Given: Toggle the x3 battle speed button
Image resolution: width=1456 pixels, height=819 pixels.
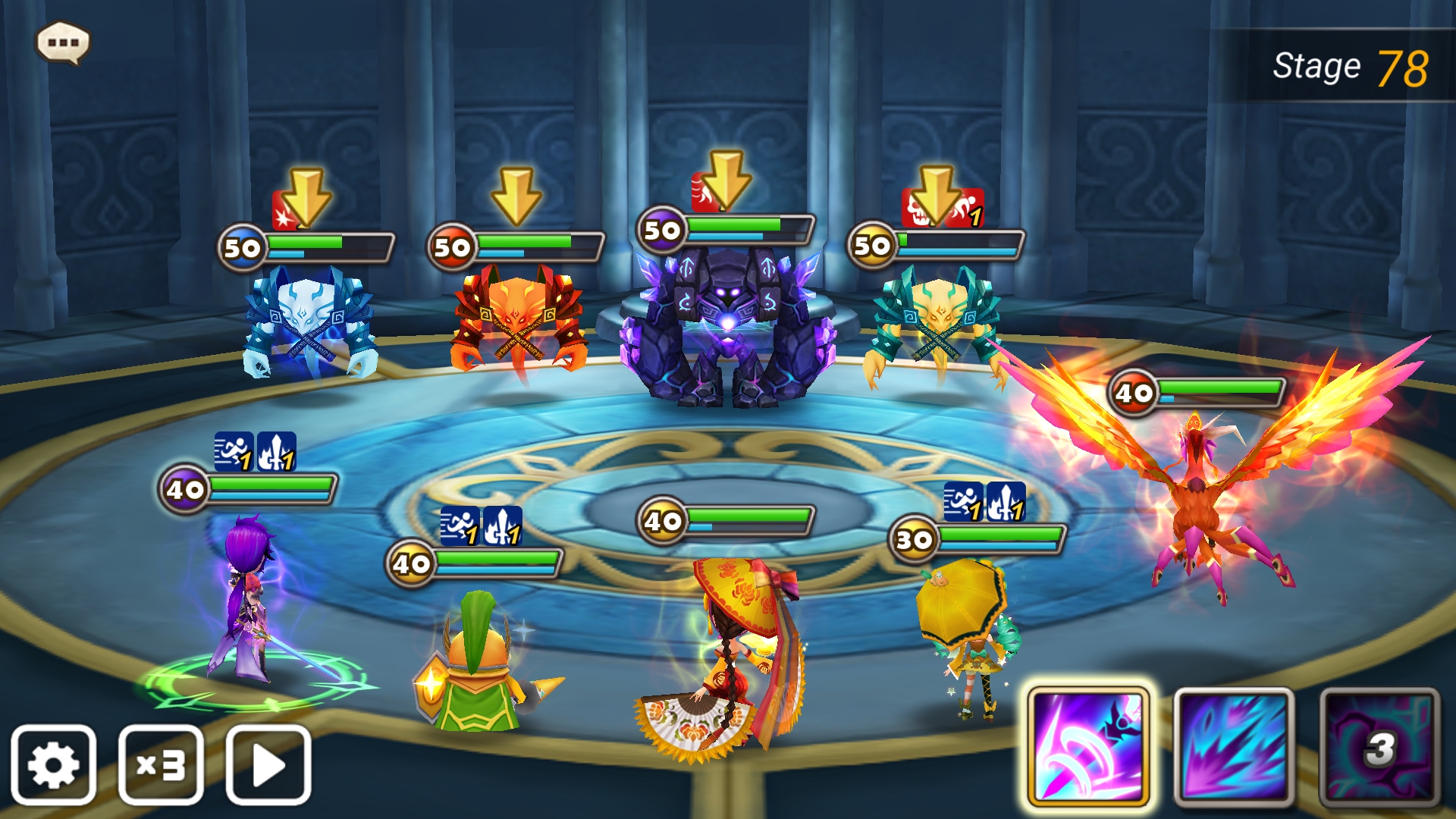Looking at the screenshot, I should (161, 764).
